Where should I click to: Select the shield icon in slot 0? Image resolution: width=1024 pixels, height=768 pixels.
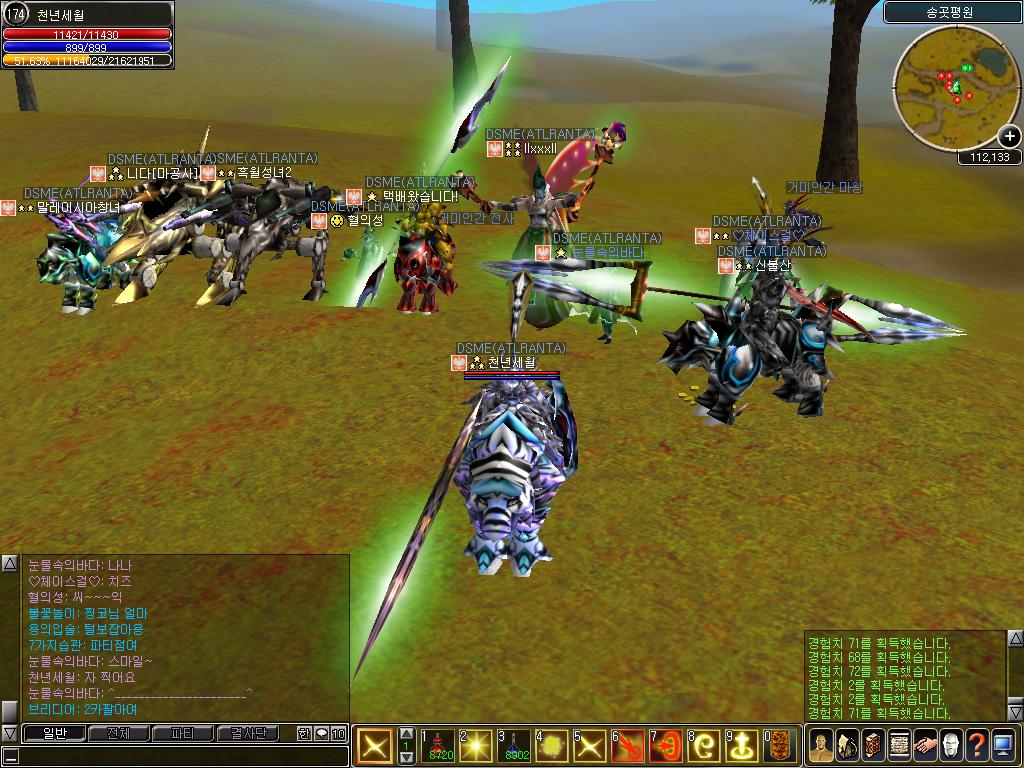click(780, 746)
